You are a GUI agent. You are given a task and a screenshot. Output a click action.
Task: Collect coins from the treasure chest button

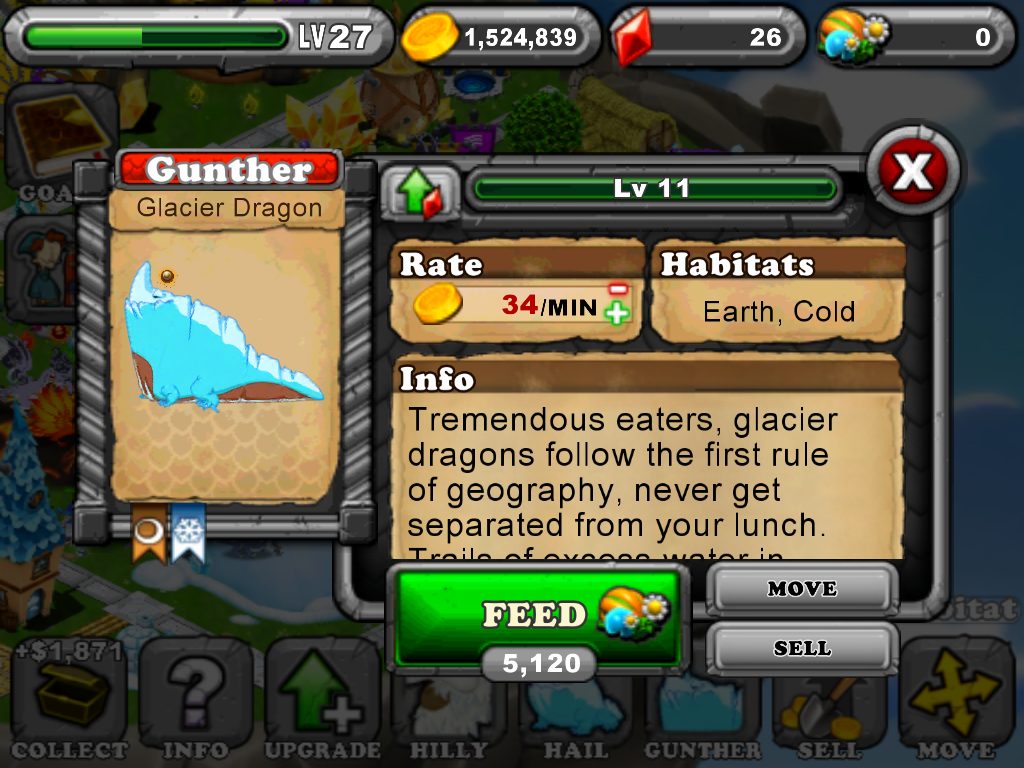pos(69,700)
